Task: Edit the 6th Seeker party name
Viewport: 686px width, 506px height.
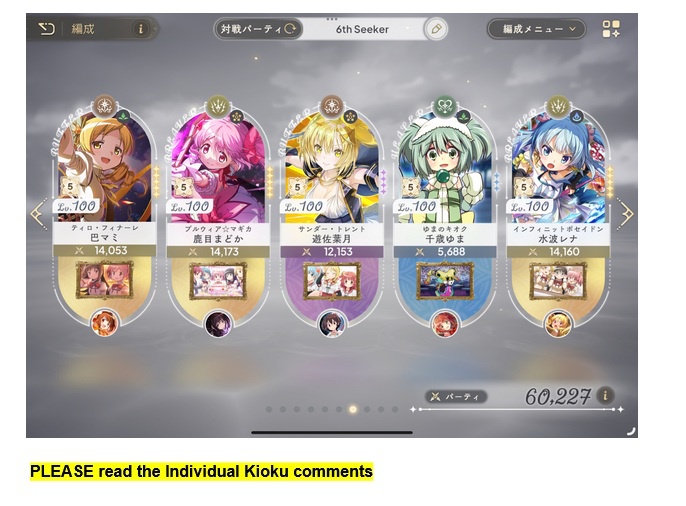Action: [x=435, y=29]
